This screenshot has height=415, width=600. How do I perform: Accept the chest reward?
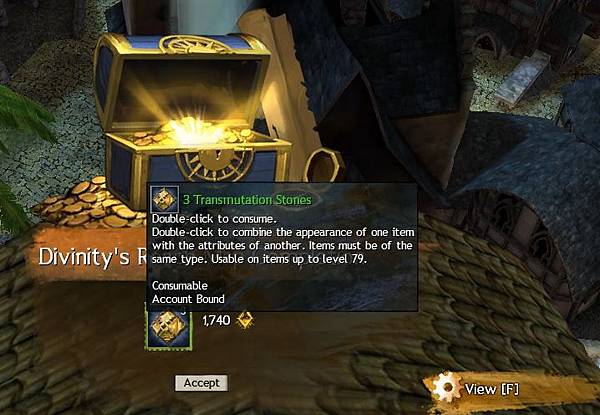pyautogui.click(x=201, y=383)
